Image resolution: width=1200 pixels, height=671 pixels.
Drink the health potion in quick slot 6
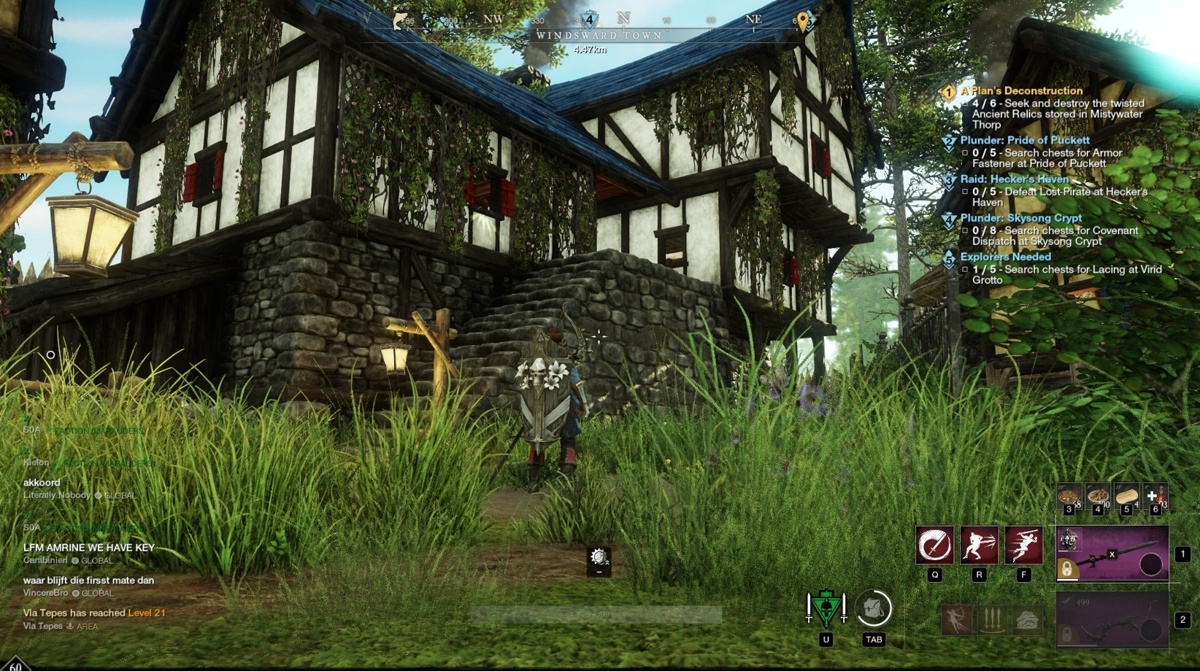point(1154,496)
